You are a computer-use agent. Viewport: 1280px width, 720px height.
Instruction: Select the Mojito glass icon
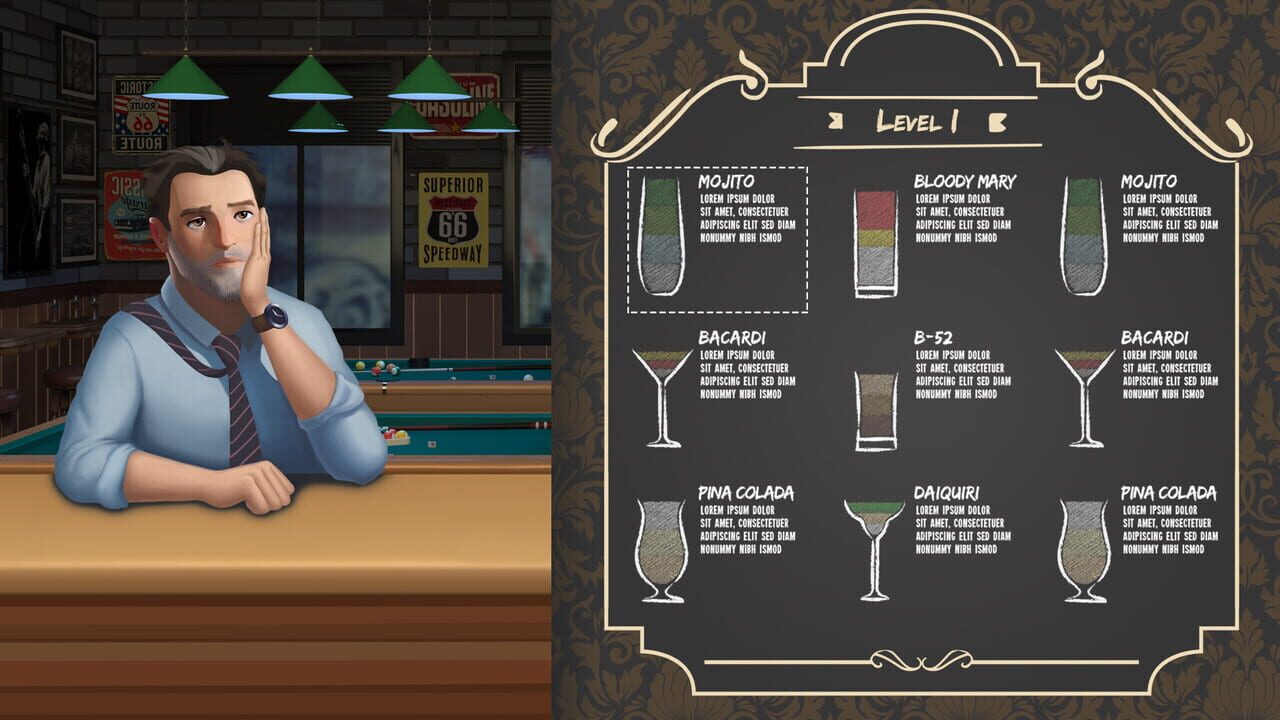click(660, 235)
